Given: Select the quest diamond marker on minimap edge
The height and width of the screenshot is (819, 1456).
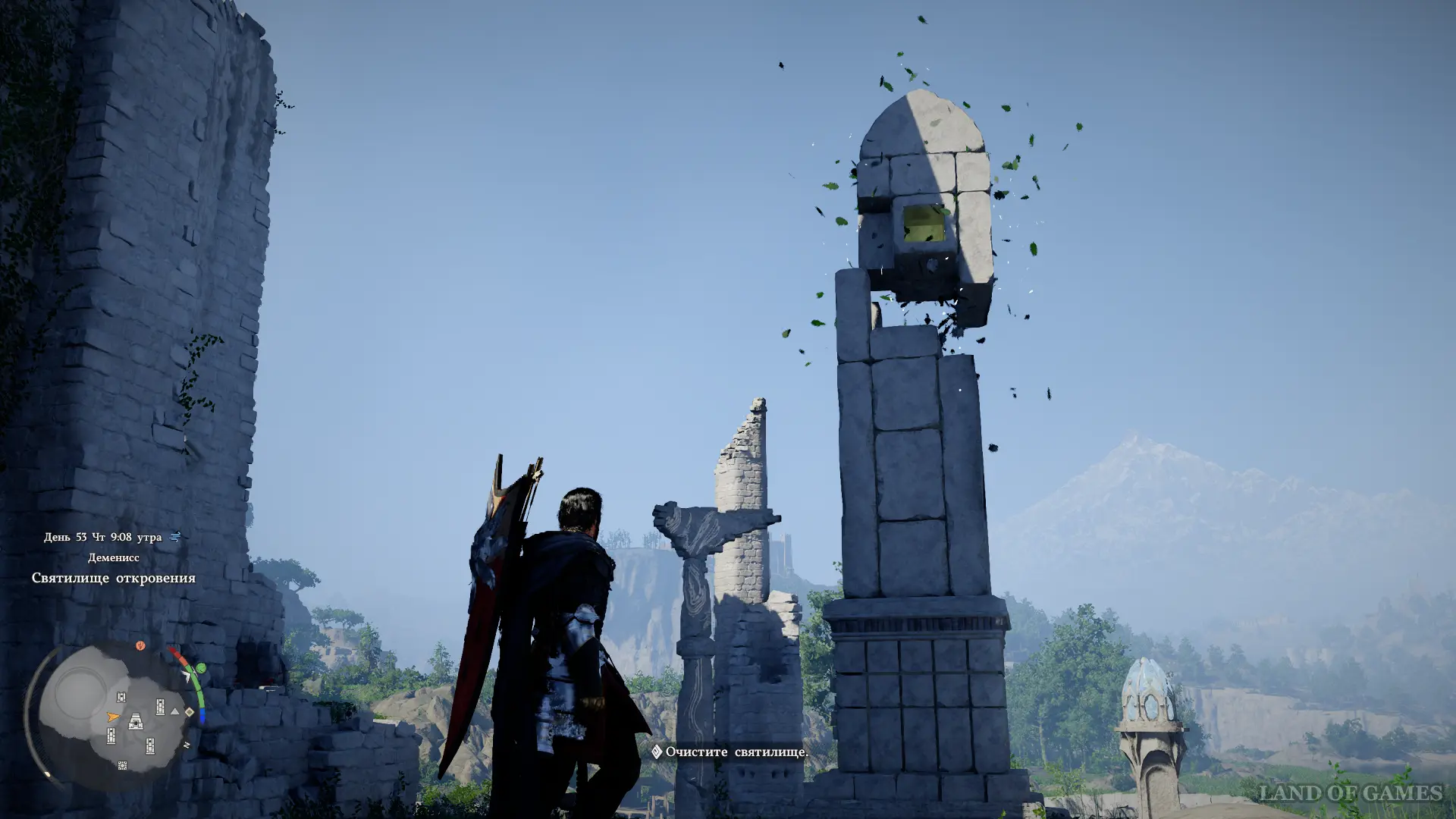Looking at the screenshot, I should (190, 712).
